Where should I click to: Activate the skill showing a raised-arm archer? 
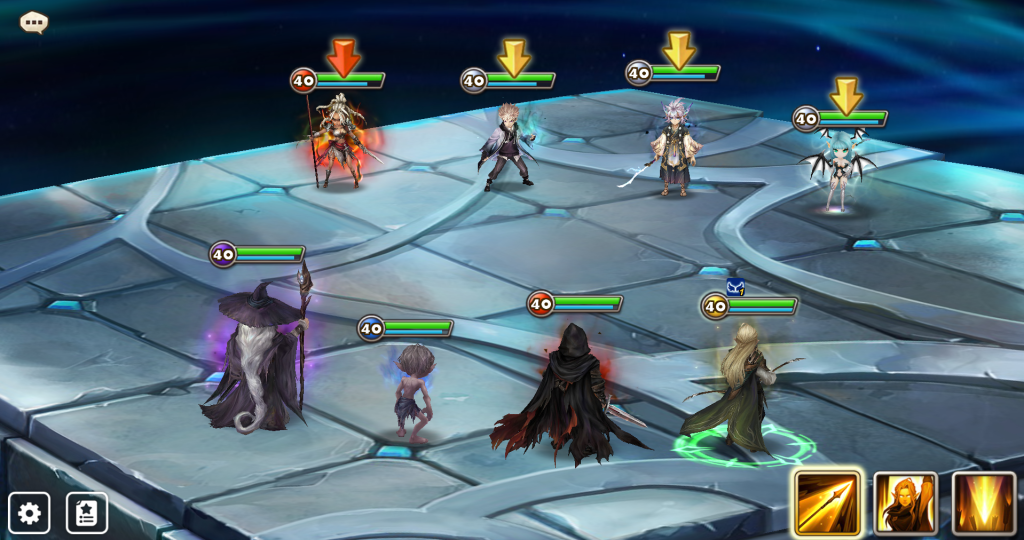tap(906, 503)
